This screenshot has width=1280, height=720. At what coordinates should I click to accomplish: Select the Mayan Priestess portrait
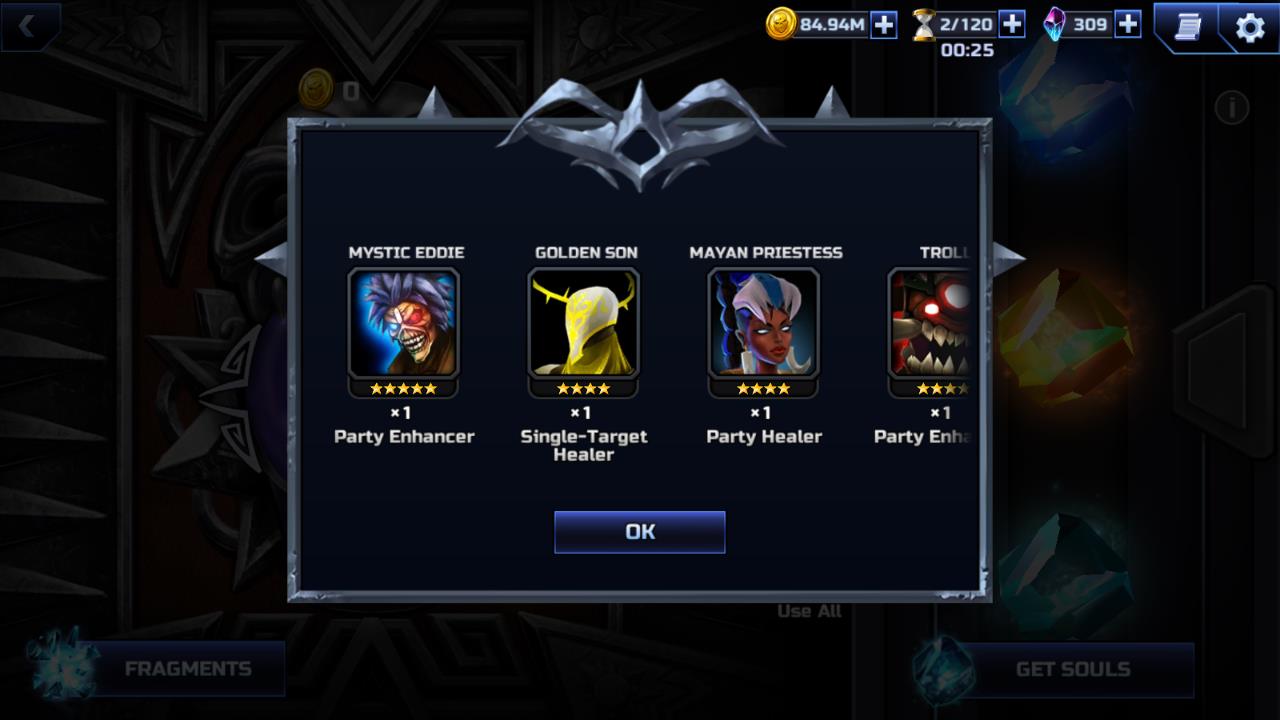point(764,322)
